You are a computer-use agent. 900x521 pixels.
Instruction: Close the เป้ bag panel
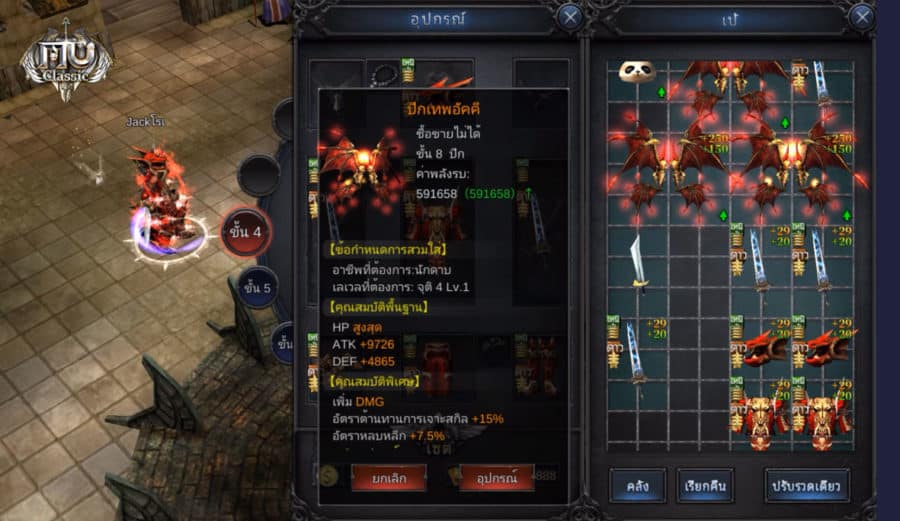tap(860, 17)
